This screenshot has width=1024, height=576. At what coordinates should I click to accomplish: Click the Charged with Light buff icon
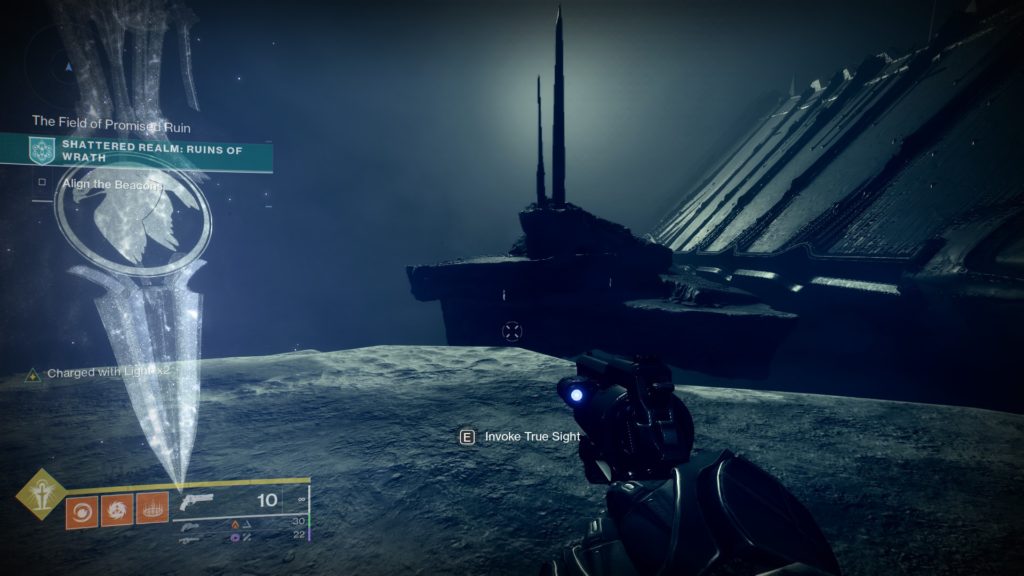click(33, 373)
